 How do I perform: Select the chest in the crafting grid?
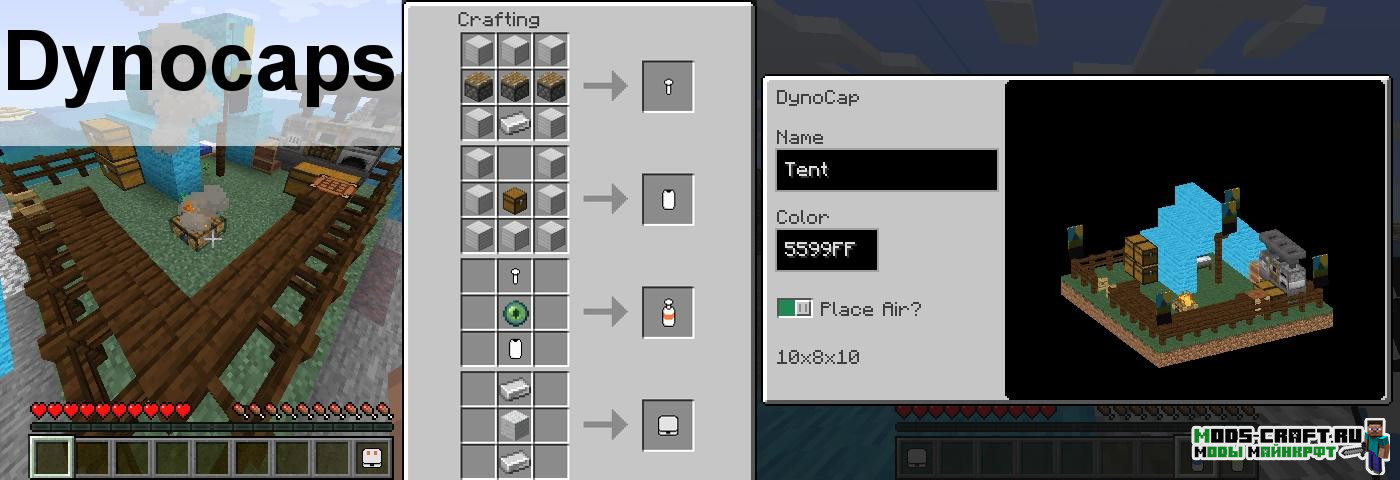[x=516, y=200]
